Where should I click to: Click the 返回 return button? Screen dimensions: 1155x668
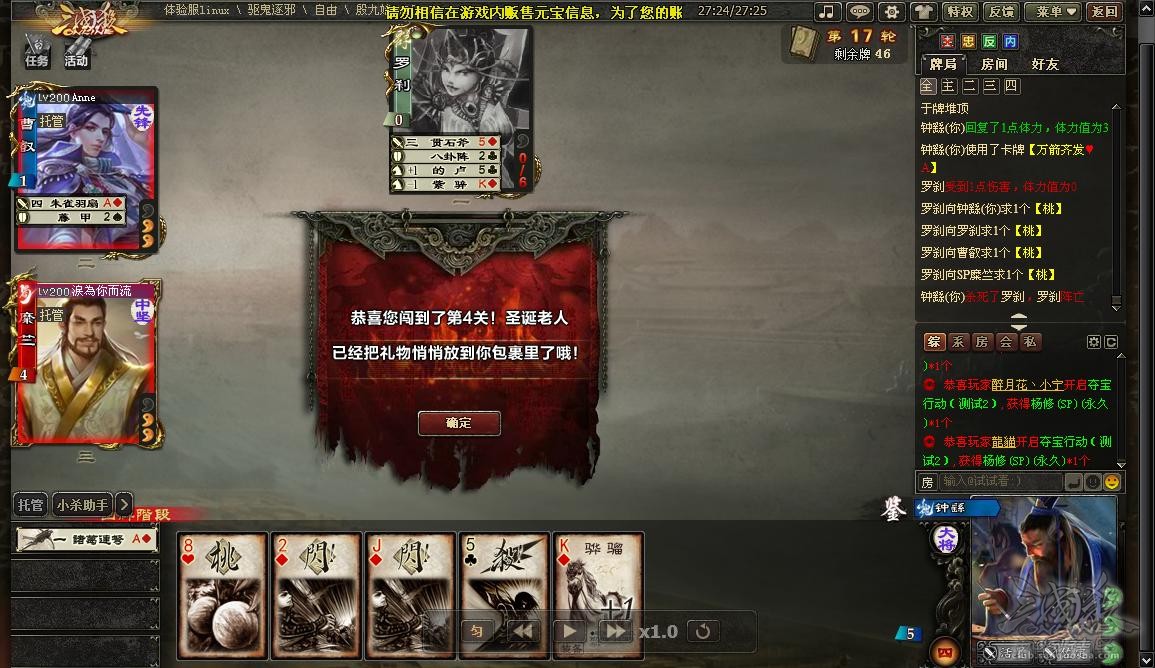tap(1104, 12)
